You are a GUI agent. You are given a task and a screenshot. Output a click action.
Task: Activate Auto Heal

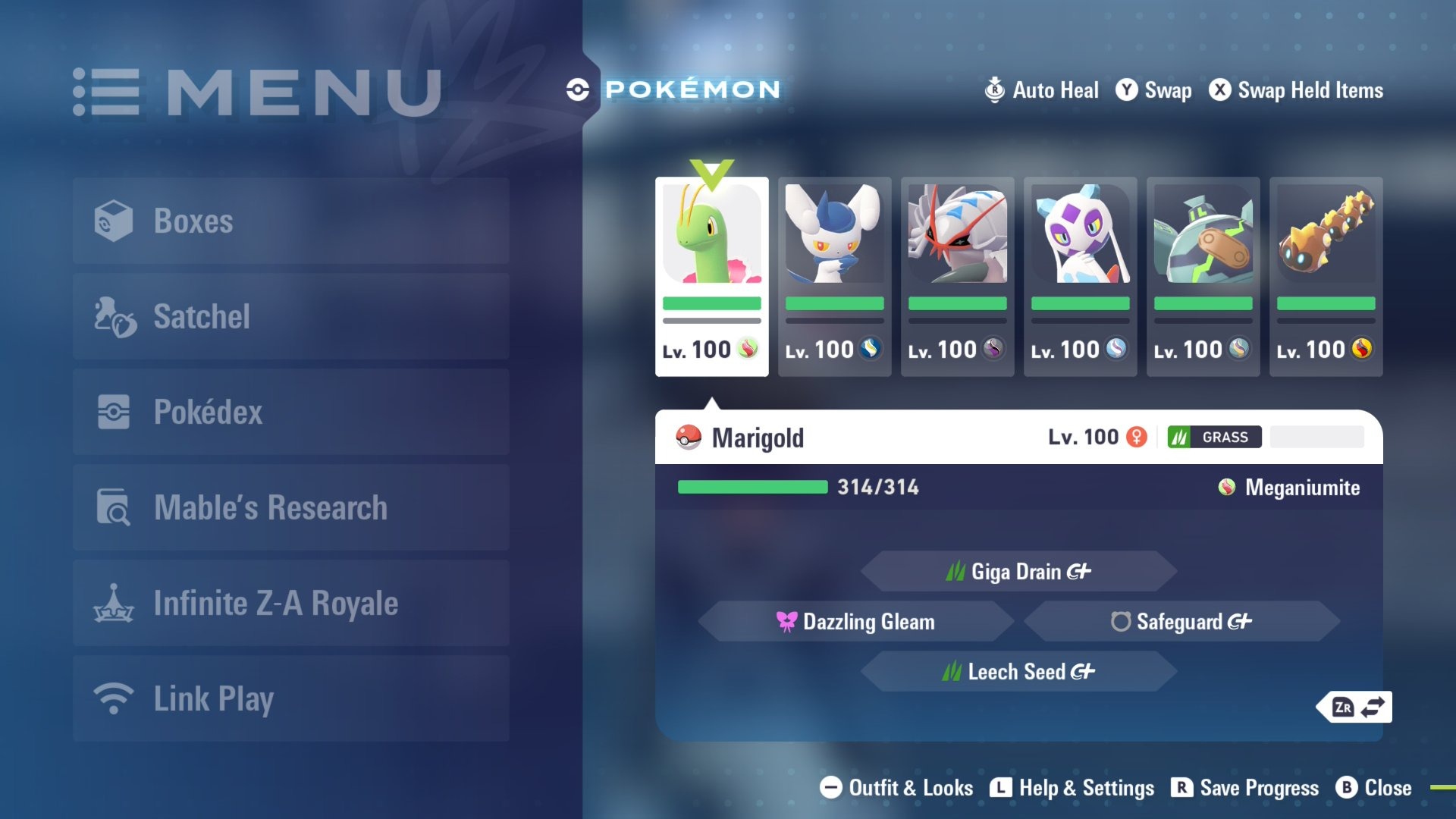1041,90
